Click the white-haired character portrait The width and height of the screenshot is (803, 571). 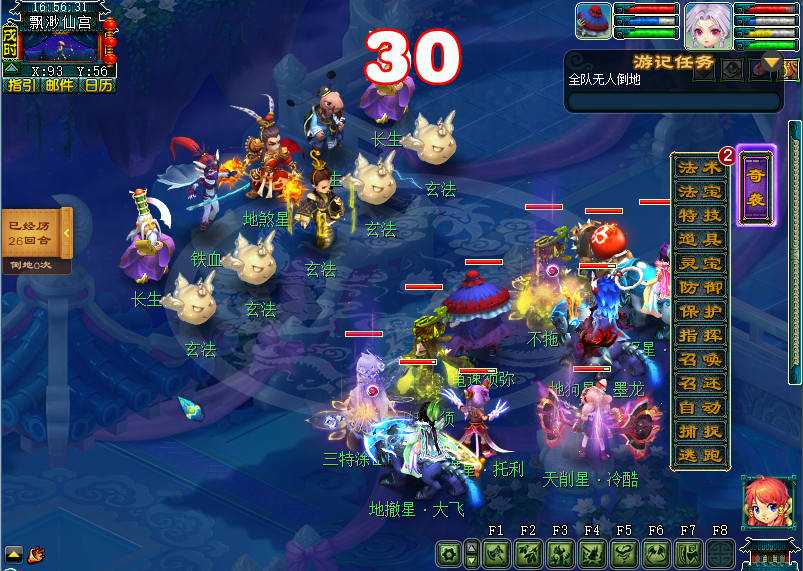click(x=707, y=25)
